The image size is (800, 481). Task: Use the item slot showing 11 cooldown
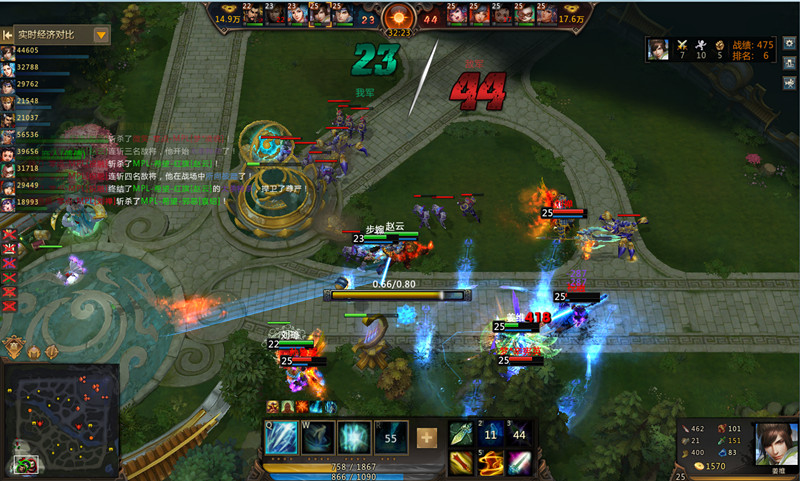point(490,433)
